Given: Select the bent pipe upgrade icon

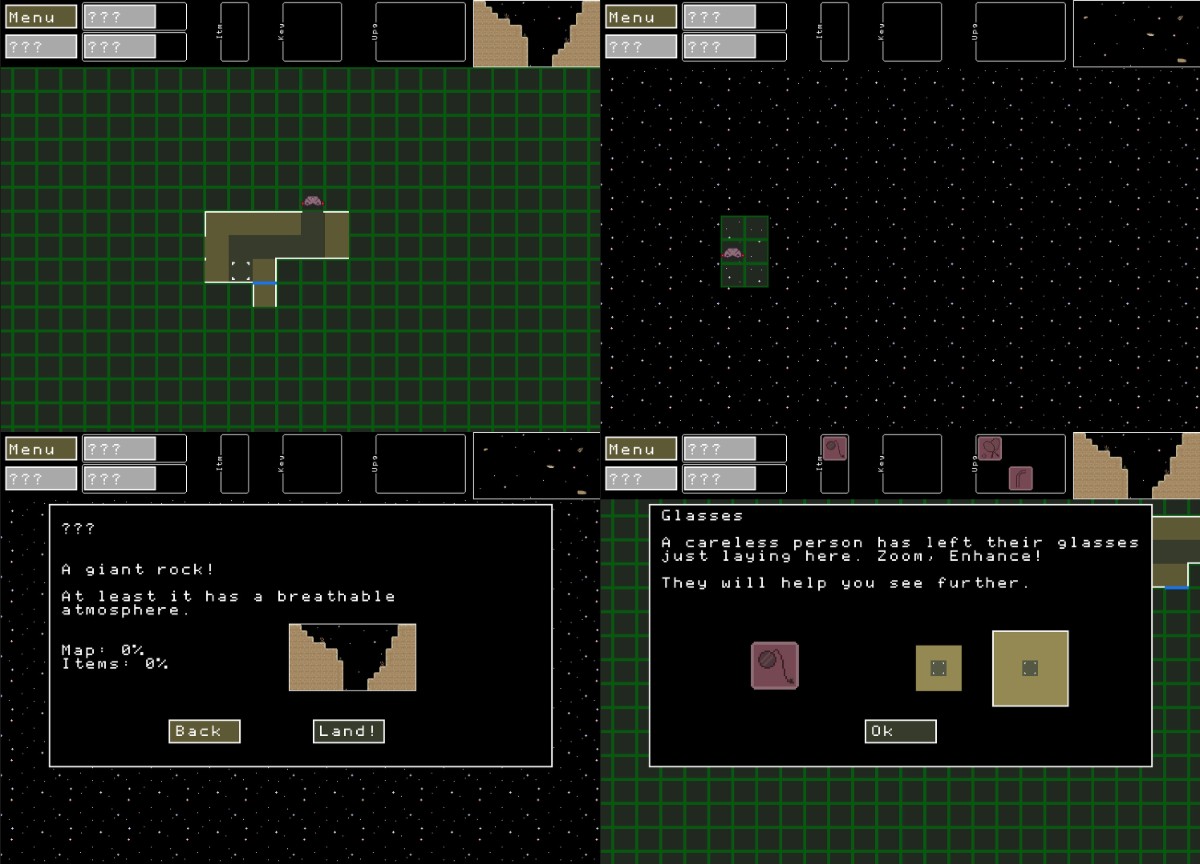Looking at the screenshot, I should [1020, 477].
